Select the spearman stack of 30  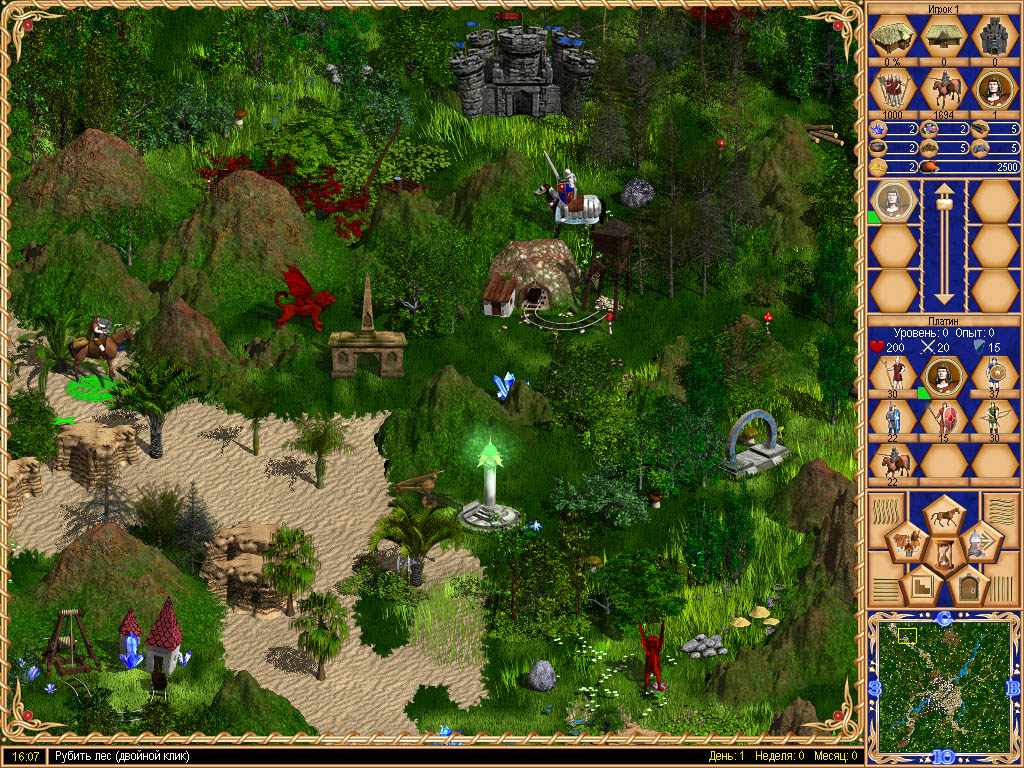point(892,376)
